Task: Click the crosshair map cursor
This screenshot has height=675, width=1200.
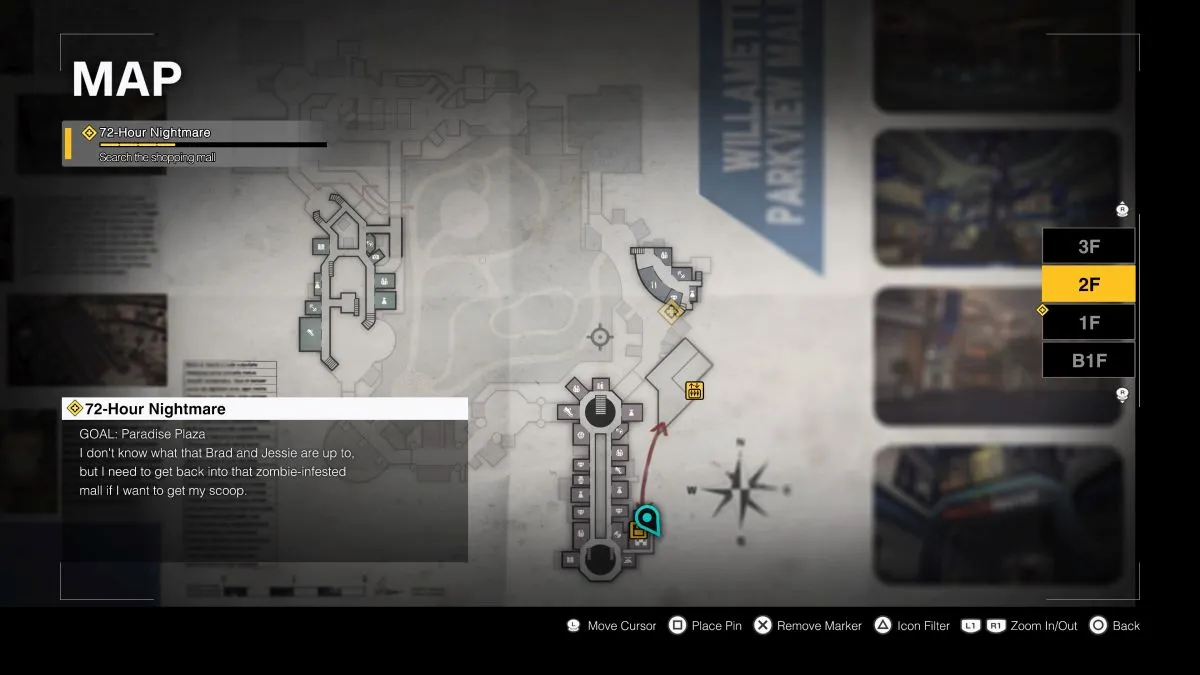Action: (600, 337)
